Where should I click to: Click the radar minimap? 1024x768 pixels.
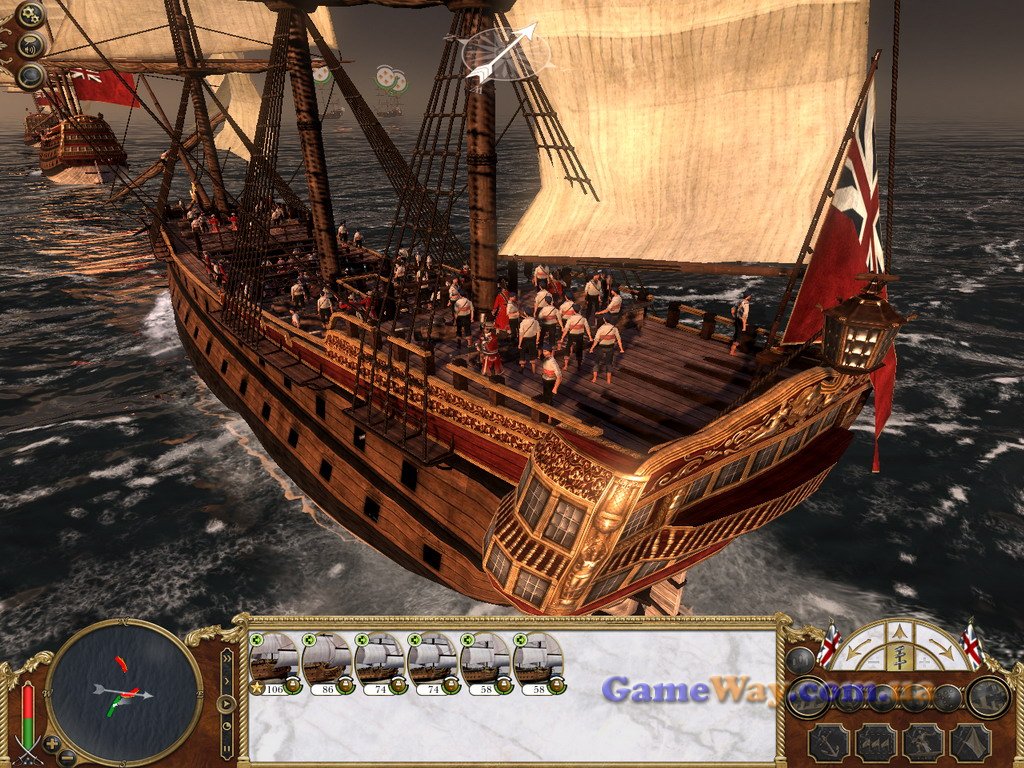(x=124, y=692)
